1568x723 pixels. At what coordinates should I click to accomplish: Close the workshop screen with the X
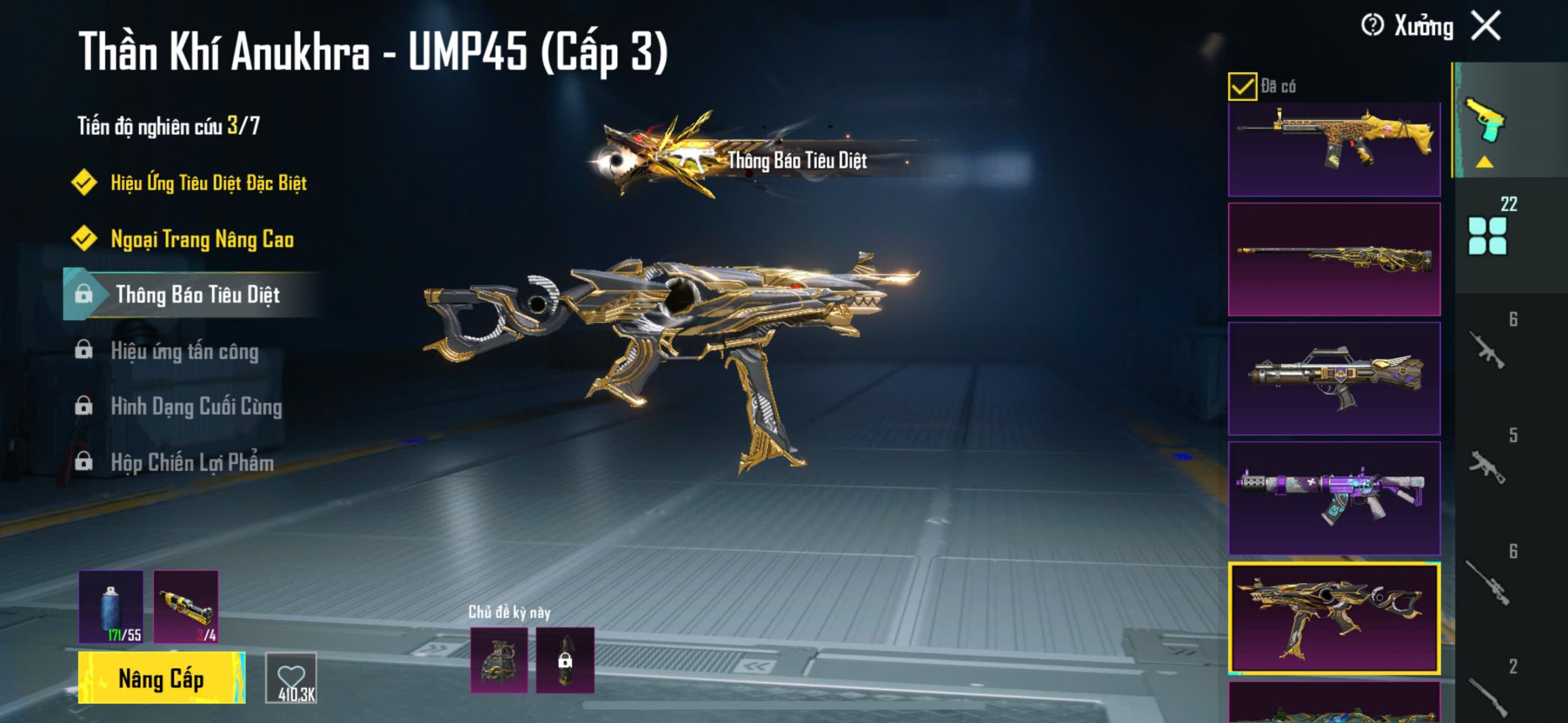(x=1487, y=26)
